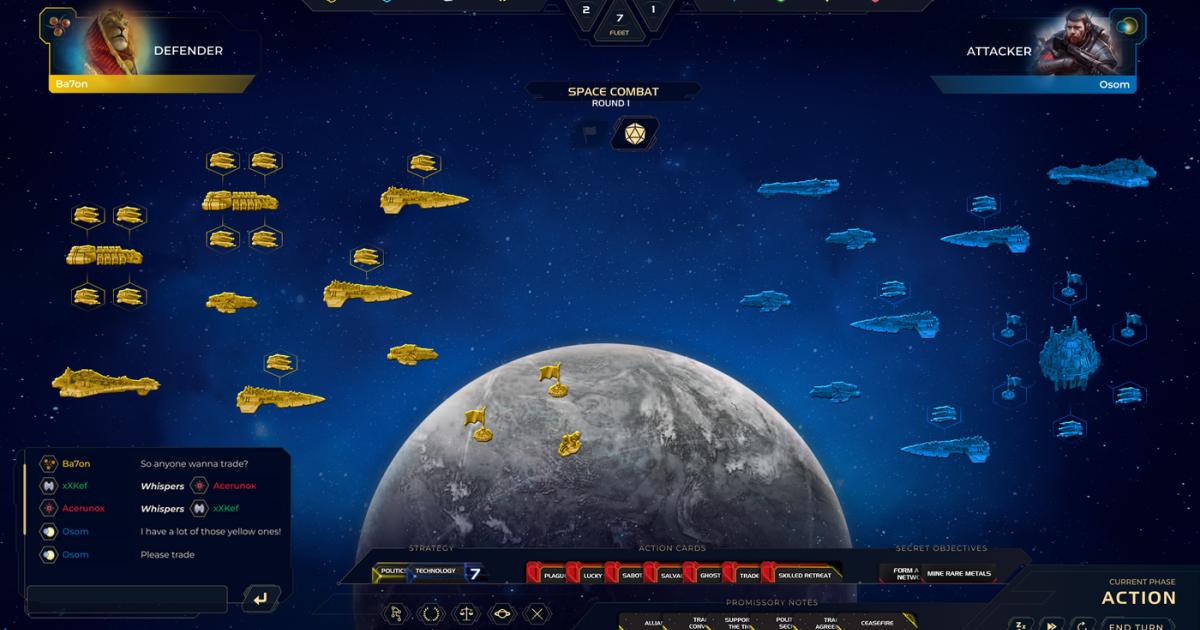This screenshot has width=1200, height=630.
Task: Click the chat message input field
Action: [x=127, y=599]
